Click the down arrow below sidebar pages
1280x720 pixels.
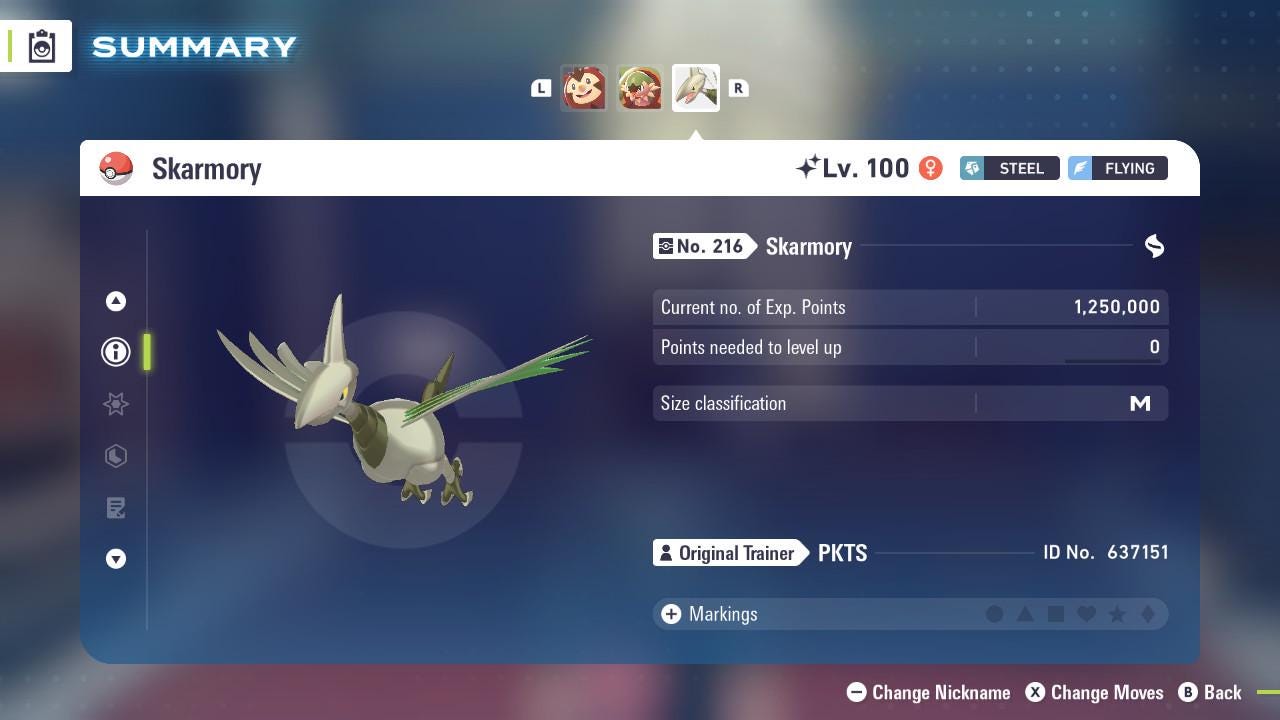[116, 559]
